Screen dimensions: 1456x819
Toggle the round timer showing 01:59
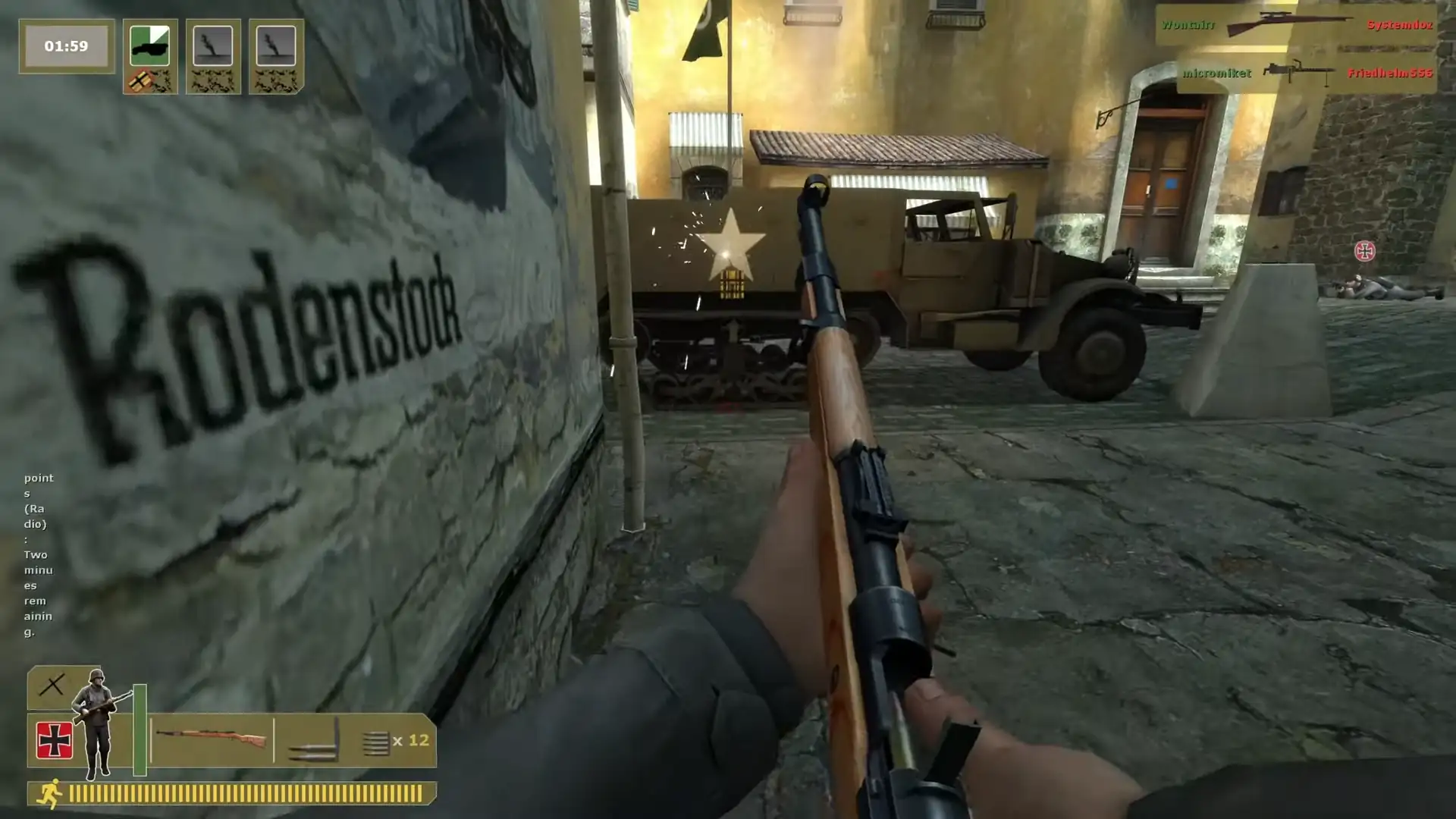67,45
